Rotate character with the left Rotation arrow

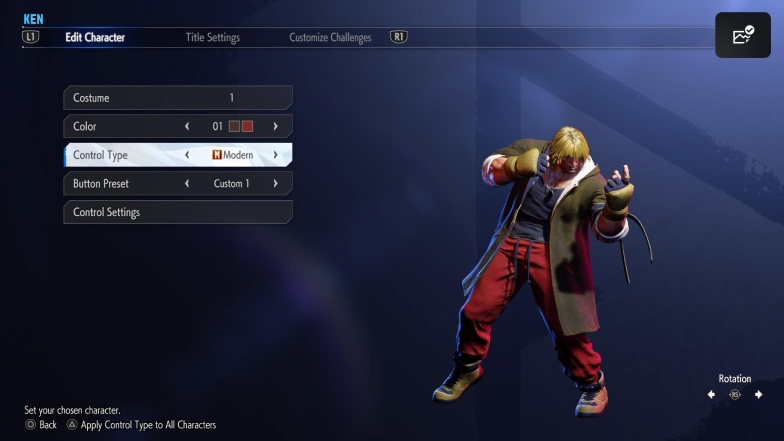tap(711, 395)
